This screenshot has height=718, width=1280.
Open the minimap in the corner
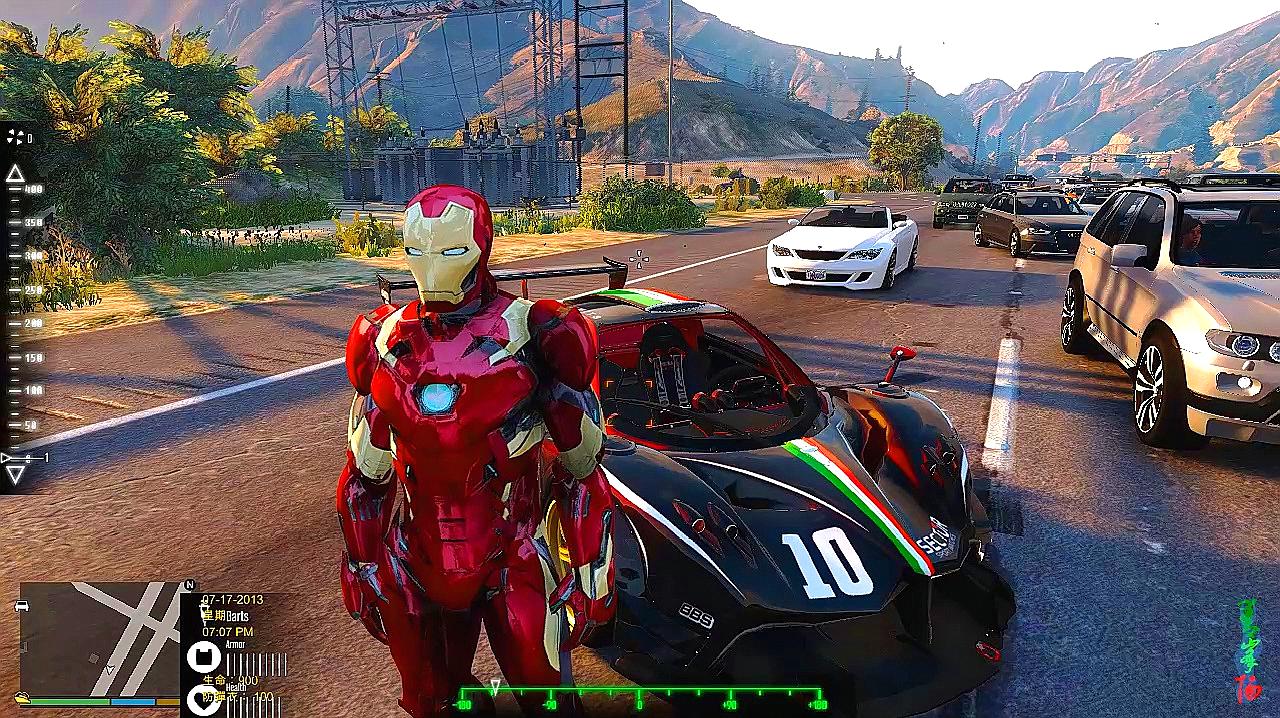[x=98, y=640]
